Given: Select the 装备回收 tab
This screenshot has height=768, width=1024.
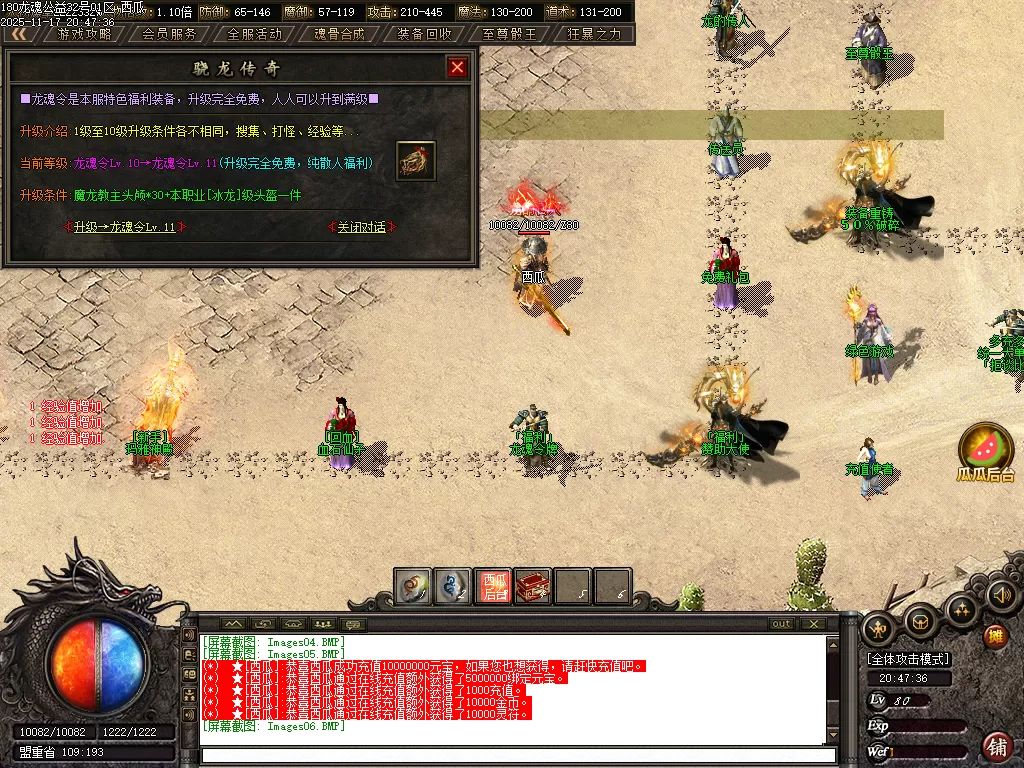Looking at the screenshot, I should [424, 33].
